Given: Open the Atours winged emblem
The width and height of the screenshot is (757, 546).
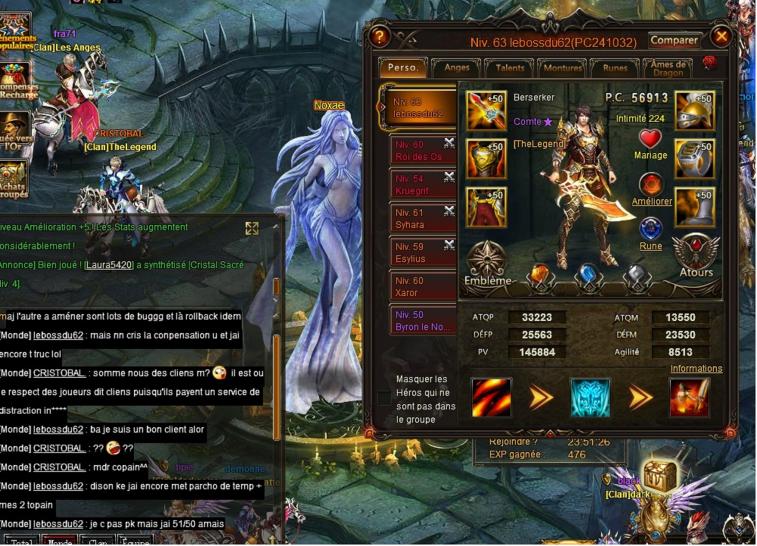Looking at the screenshot, I should click(695, 256).
